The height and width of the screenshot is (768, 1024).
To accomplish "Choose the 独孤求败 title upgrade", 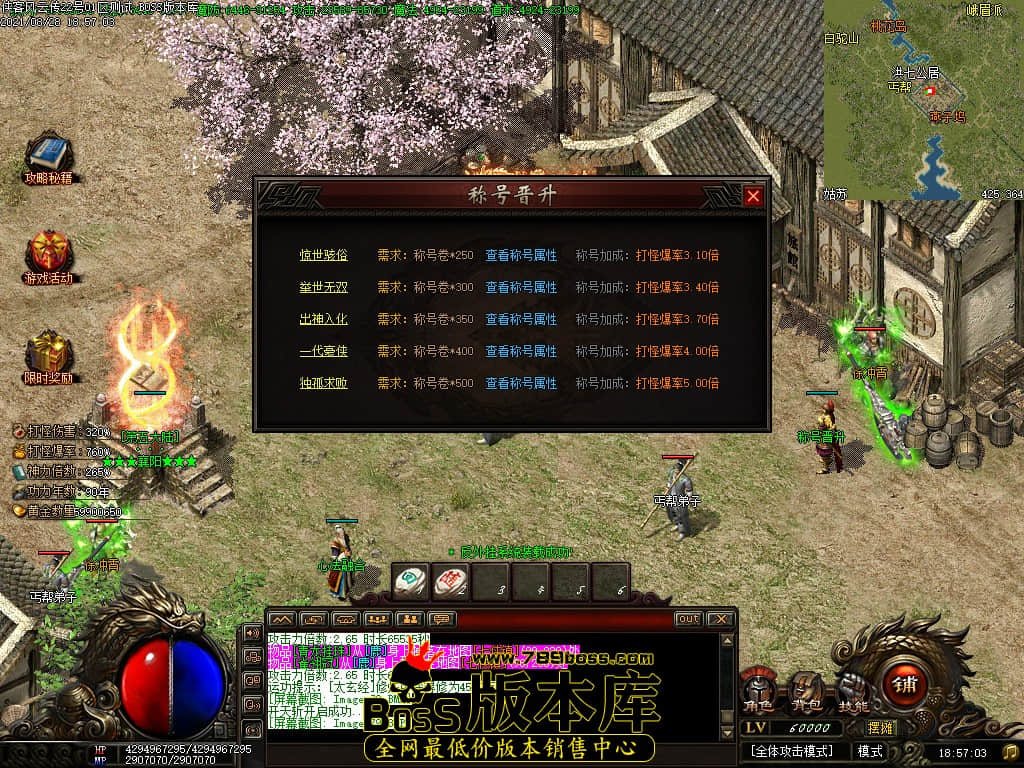I will 323,383.
